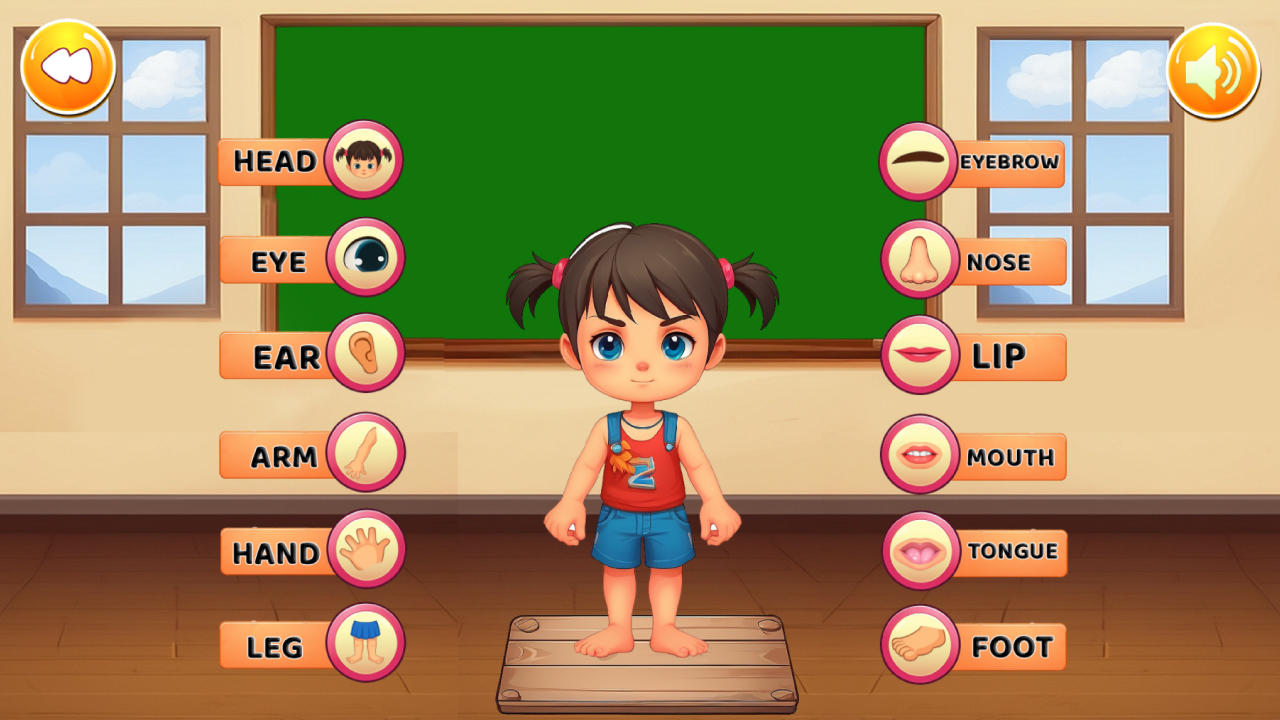Click the MOUTH open-smile icon

coord(917,453)
